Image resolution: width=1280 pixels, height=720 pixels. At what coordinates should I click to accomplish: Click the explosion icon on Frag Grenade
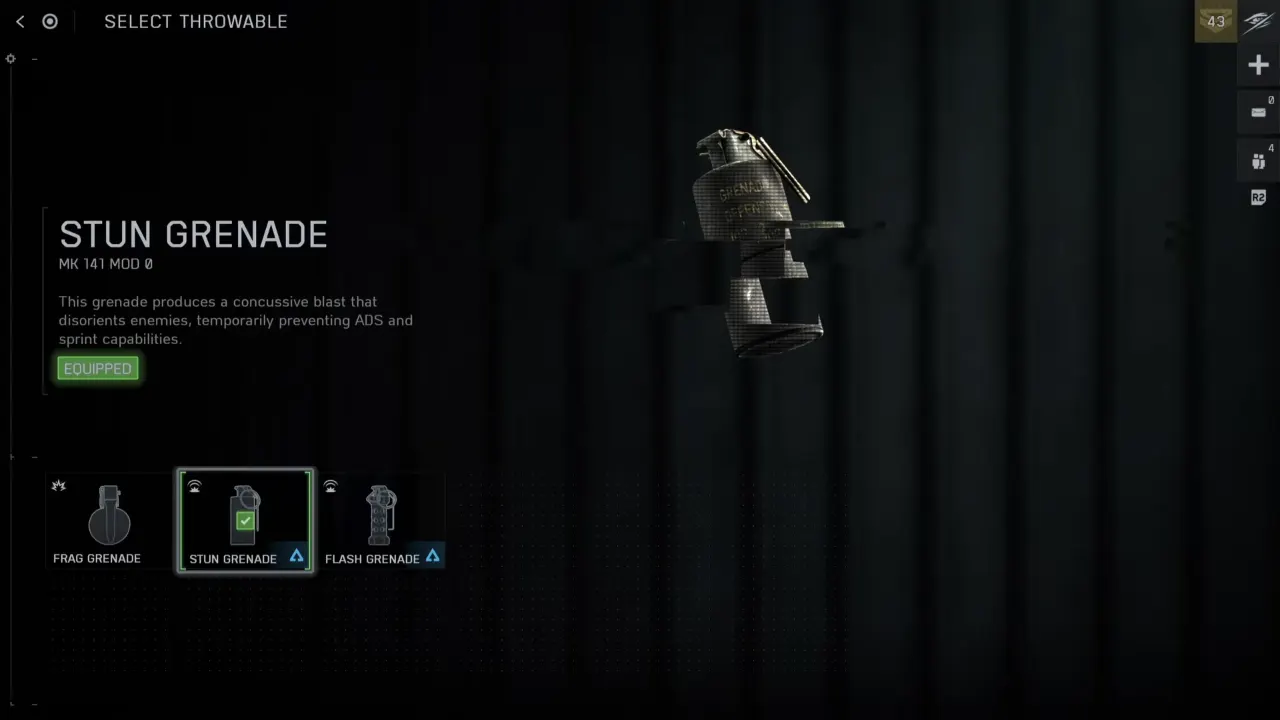point(59,485)
